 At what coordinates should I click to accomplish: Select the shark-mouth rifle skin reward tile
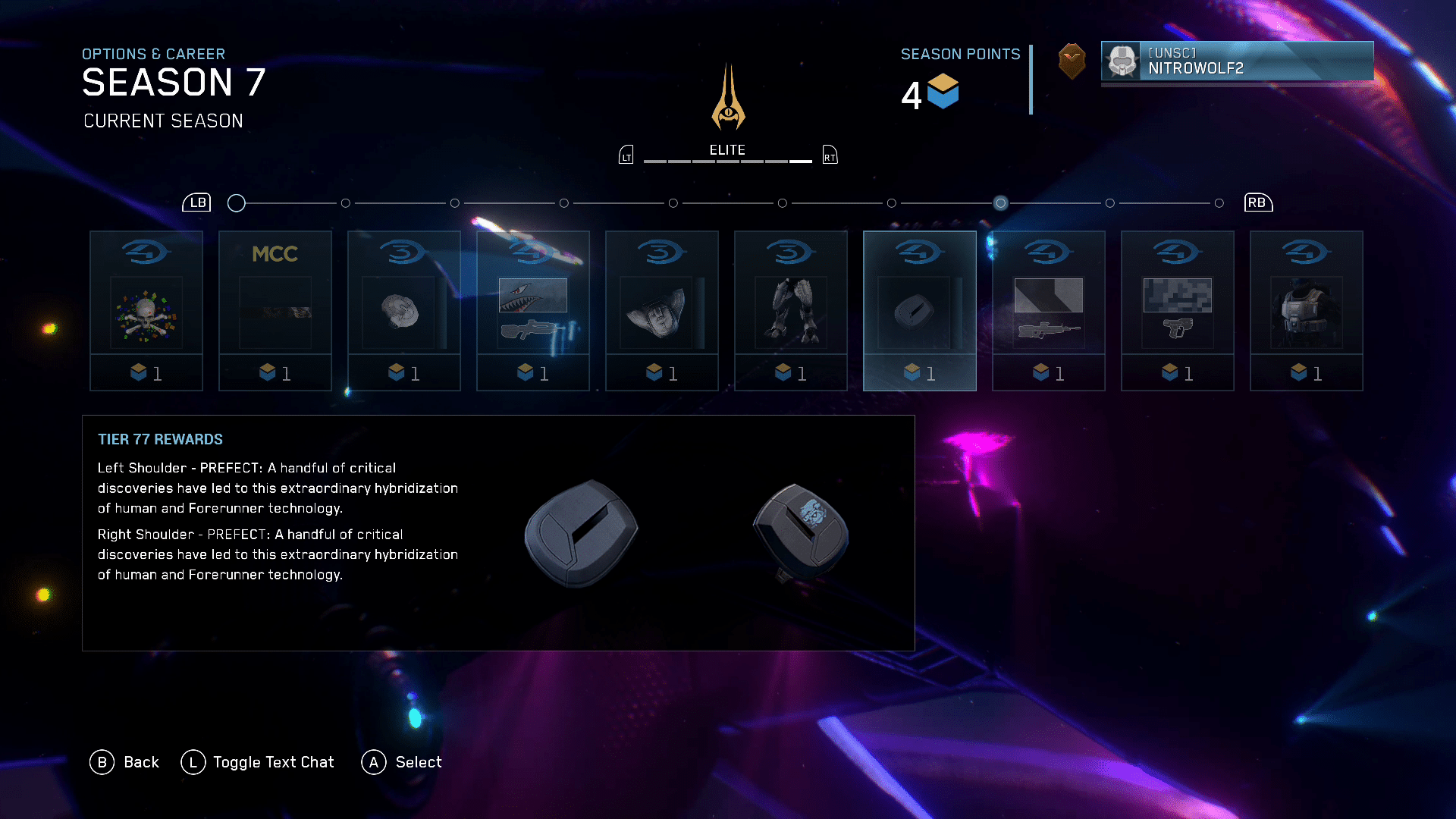(x=533, y=311)
